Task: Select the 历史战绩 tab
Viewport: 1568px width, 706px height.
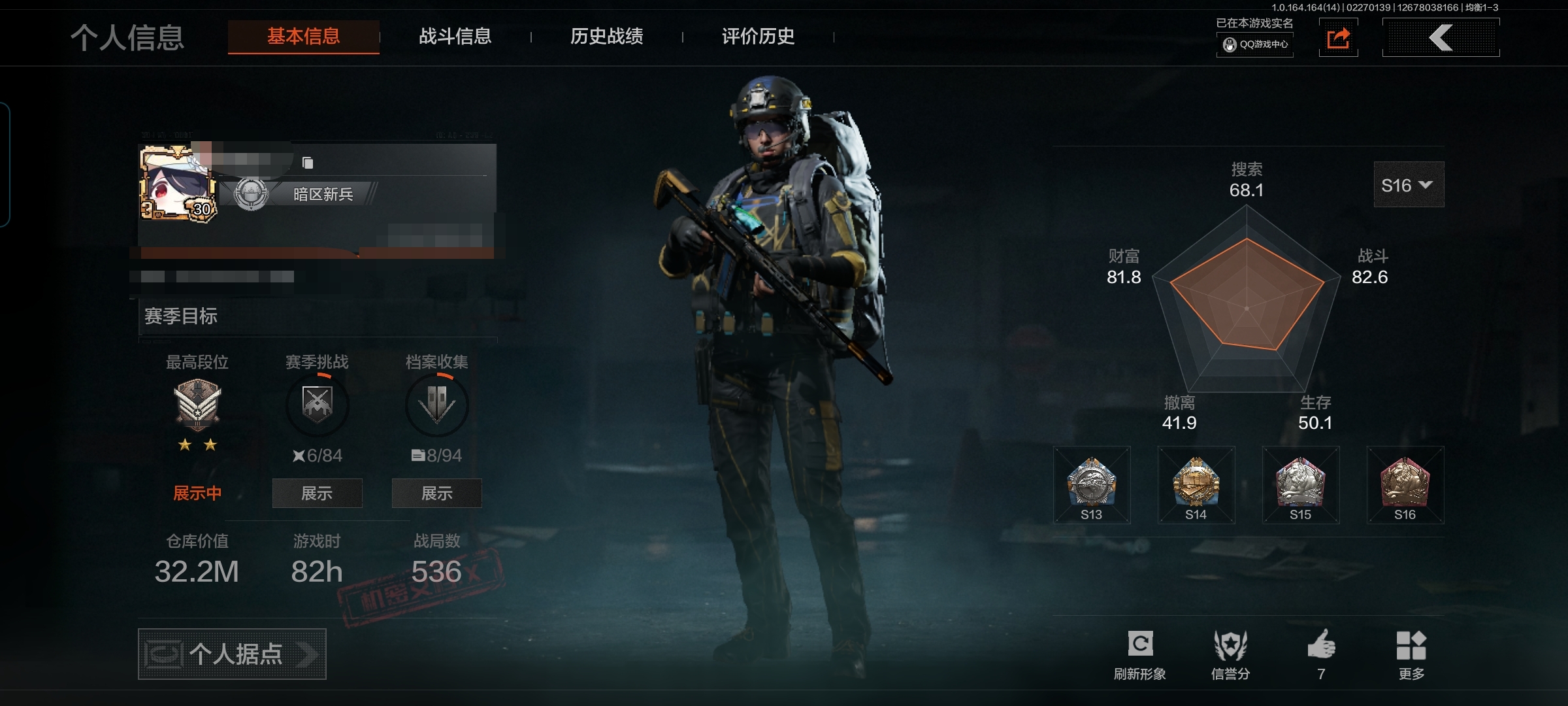Action: pos(606,37)
